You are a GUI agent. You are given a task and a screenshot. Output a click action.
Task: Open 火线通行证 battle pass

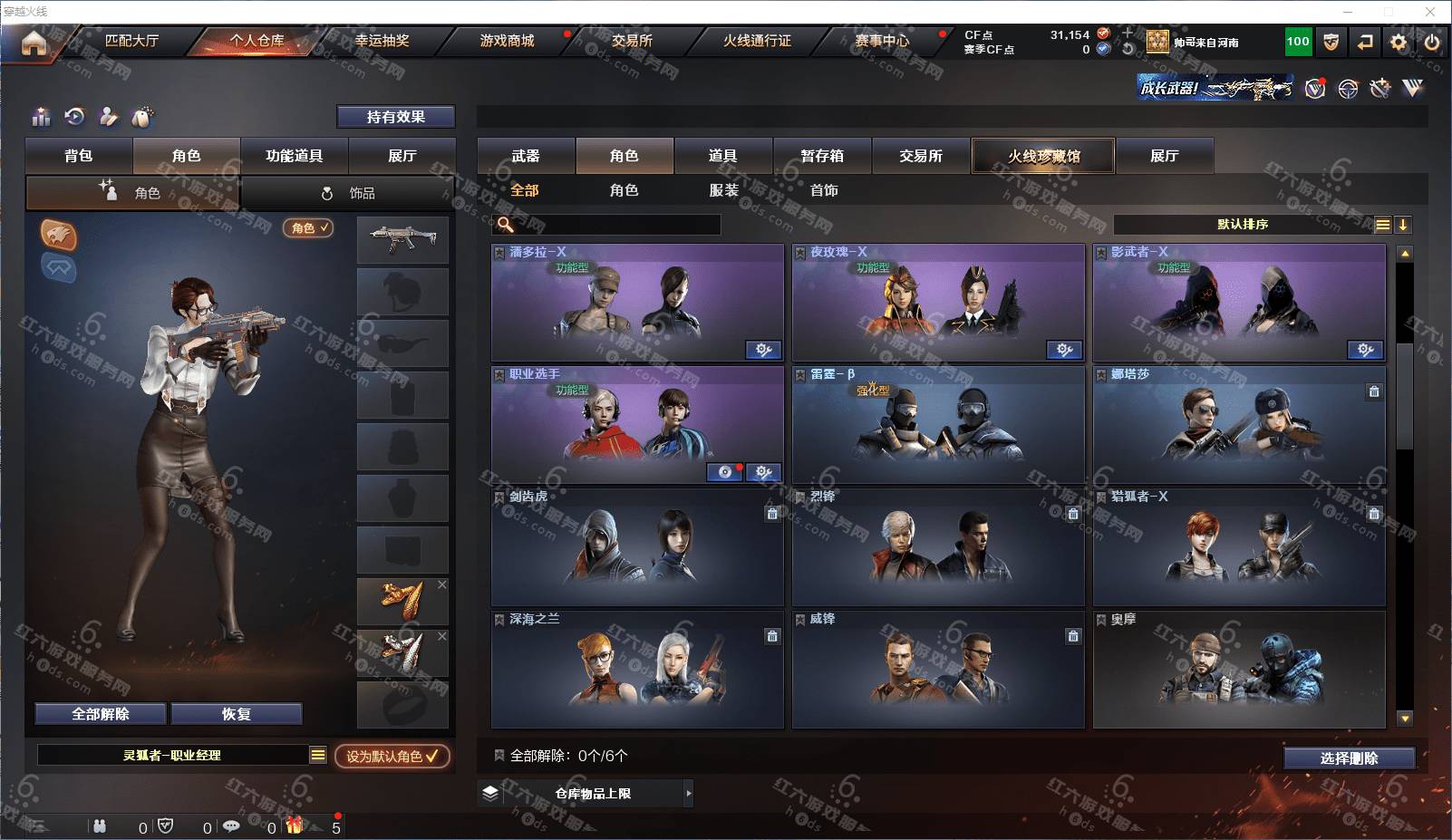tap(757, 41)
